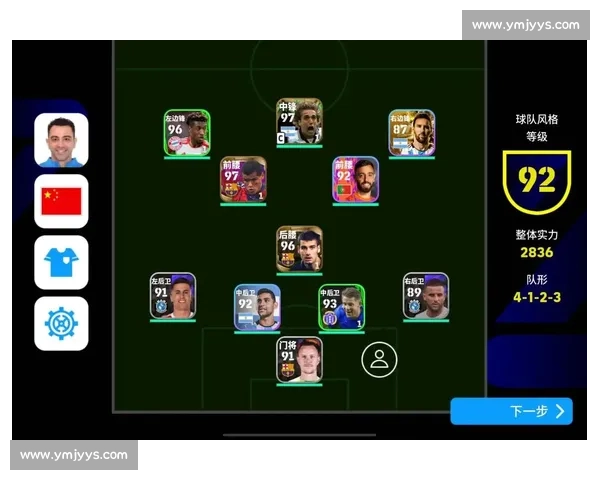Viewport: 600px width, 480px height.
Task: Choose the 后腰 defensive midfielder card rated 96
Action: tap(299, 249)
